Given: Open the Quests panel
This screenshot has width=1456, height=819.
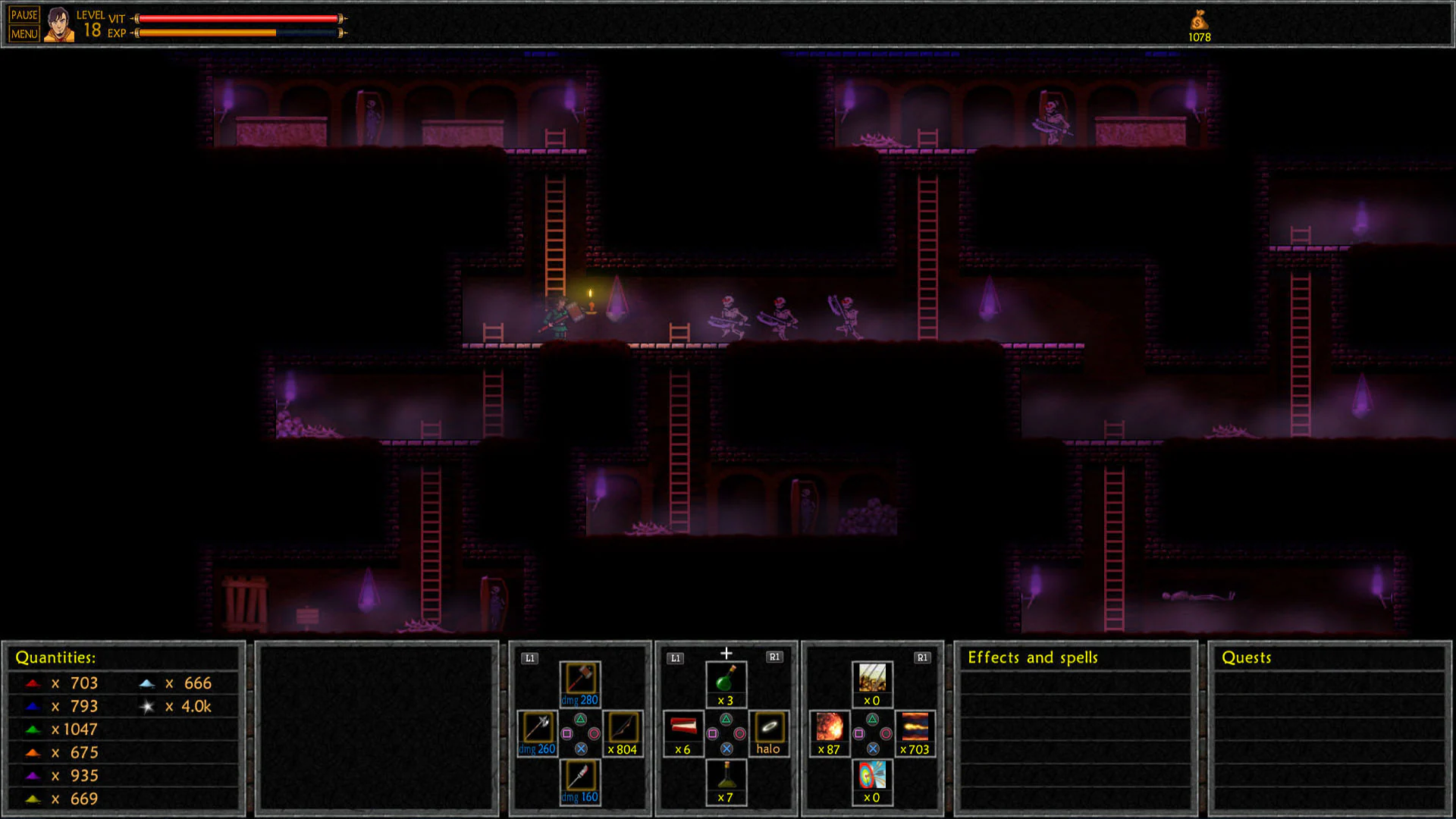Looking at the screenshot, I should point(1244,657).
